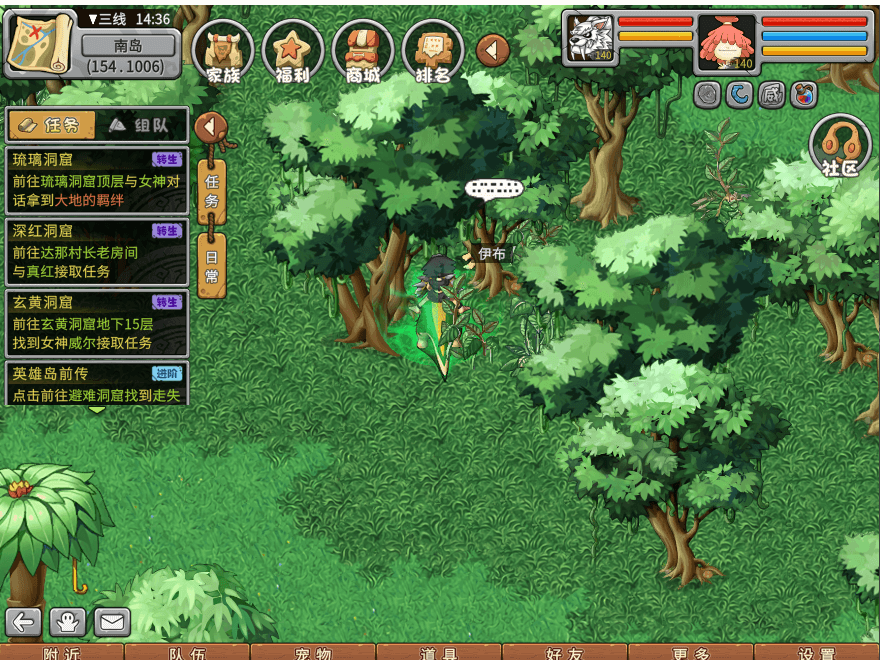Select the 琉璃洞窟 quest entry

click(97, 181)
